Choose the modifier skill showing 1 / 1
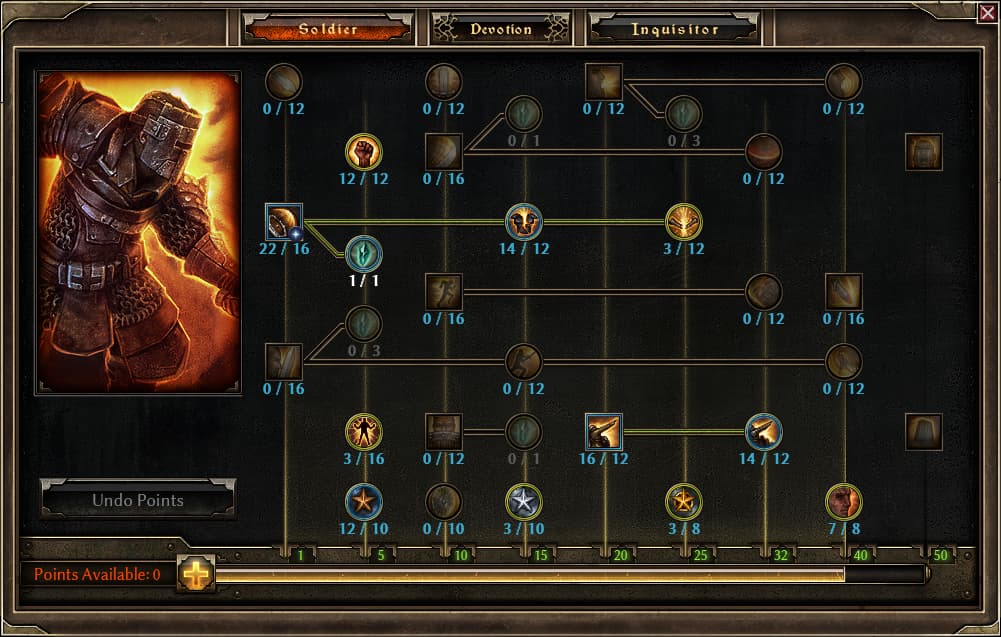Viewport: 1001px width, 637px height. tap(364, 253)
